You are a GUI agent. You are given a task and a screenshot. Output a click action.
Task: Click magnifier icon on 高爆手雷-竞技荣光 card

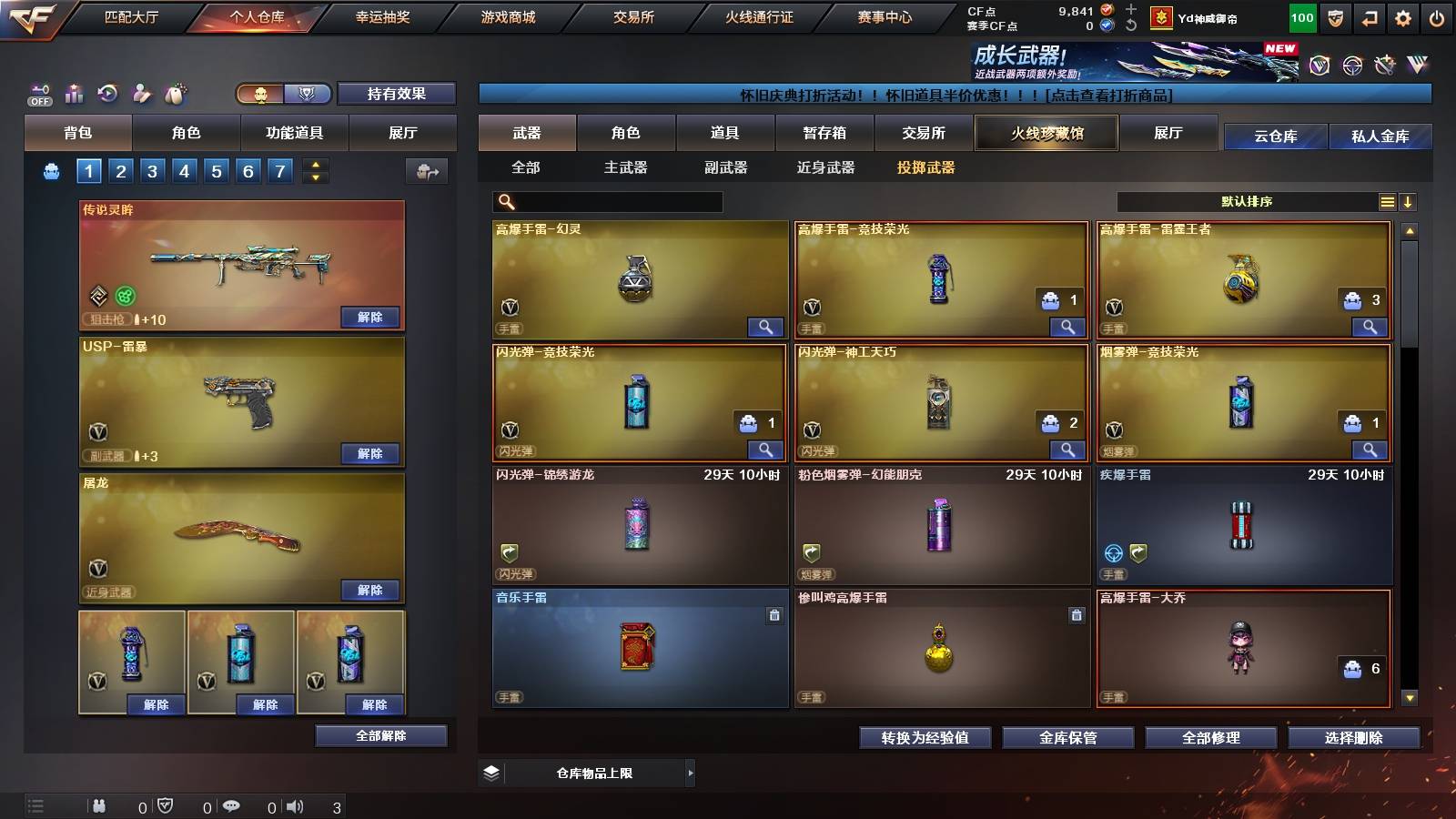click(1067, 327)
